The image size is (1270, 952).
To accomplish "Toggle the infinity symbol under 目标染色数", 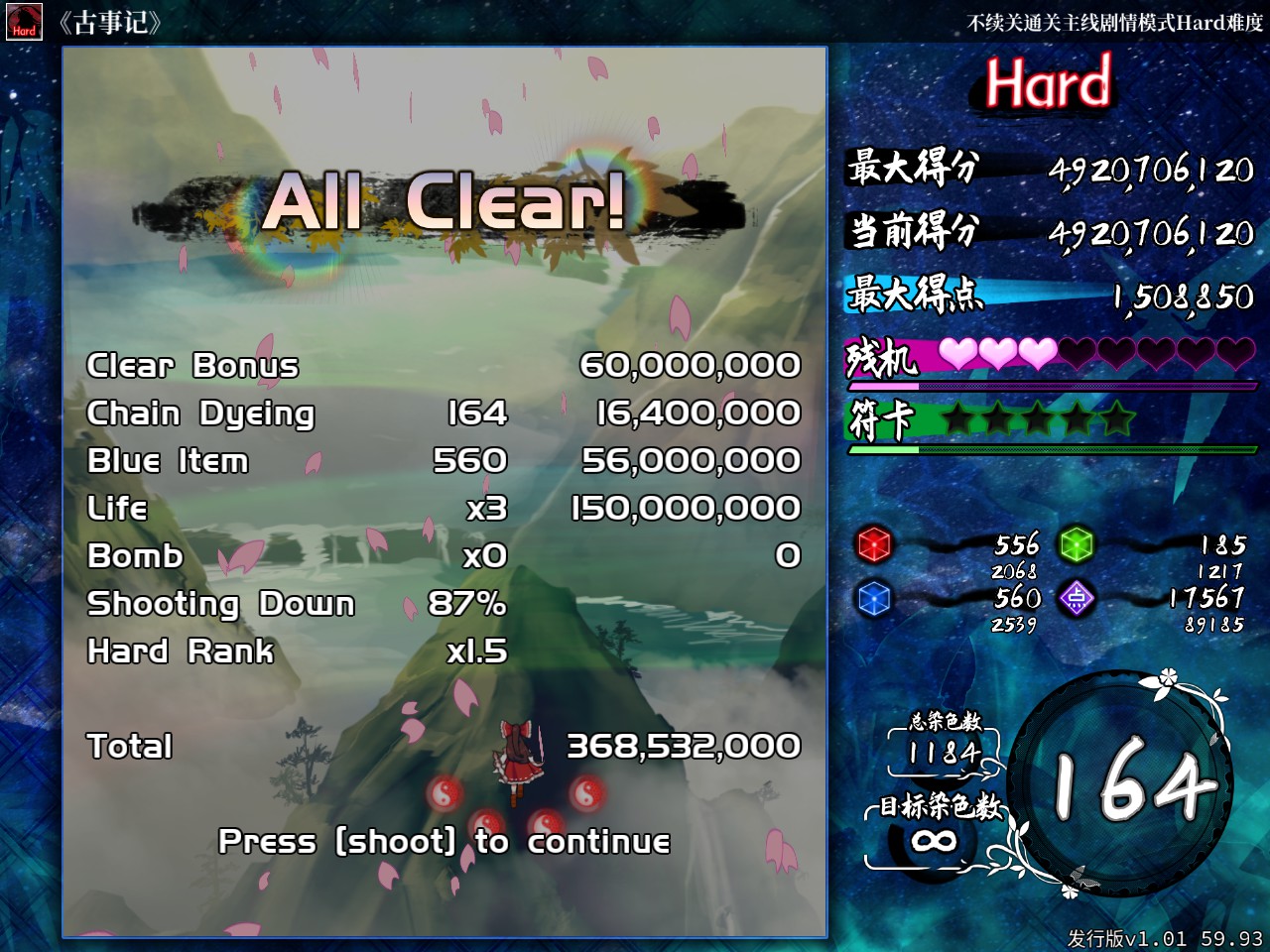I will 934,839.
